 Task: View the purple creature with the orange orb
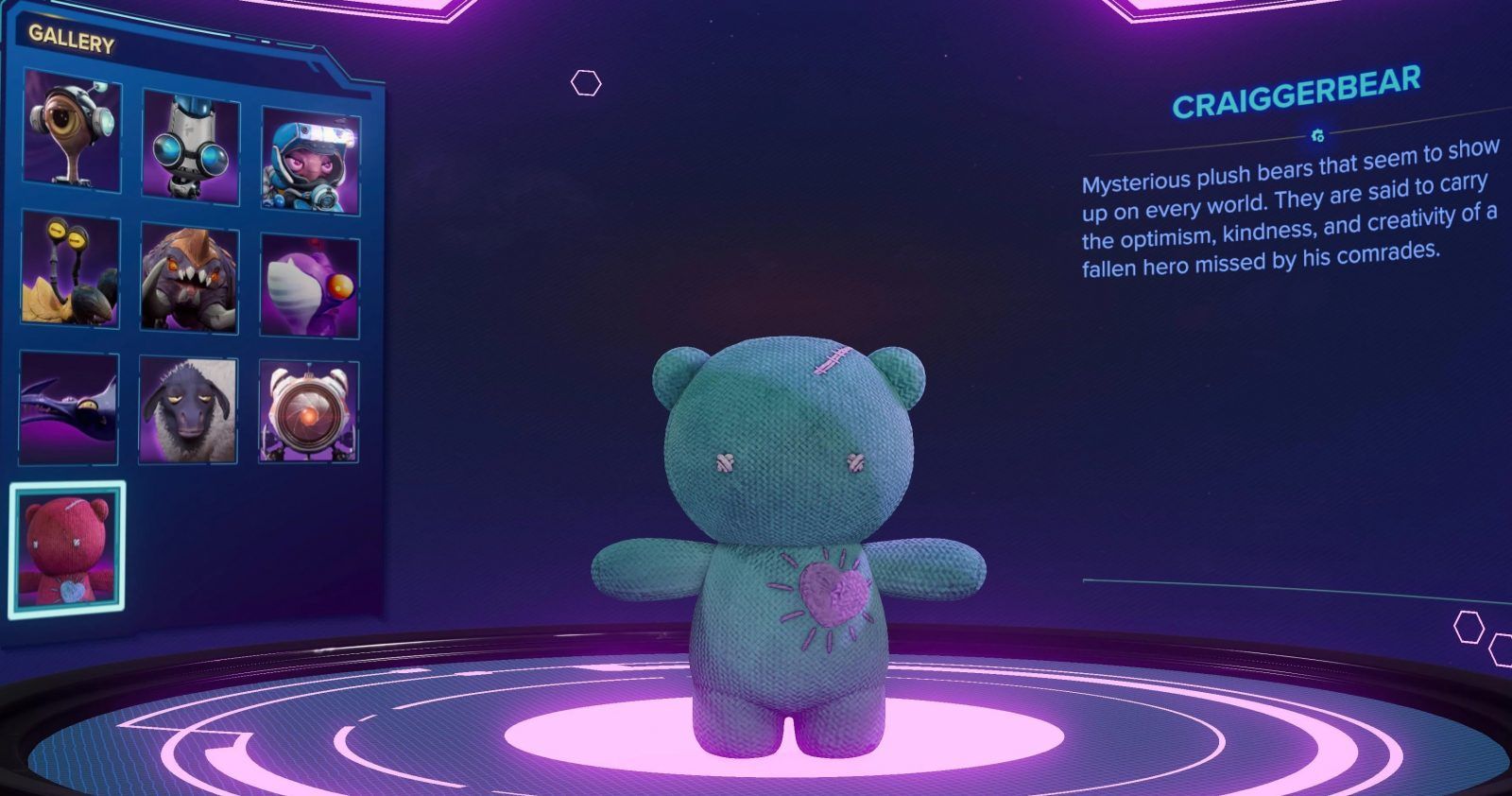305,281
